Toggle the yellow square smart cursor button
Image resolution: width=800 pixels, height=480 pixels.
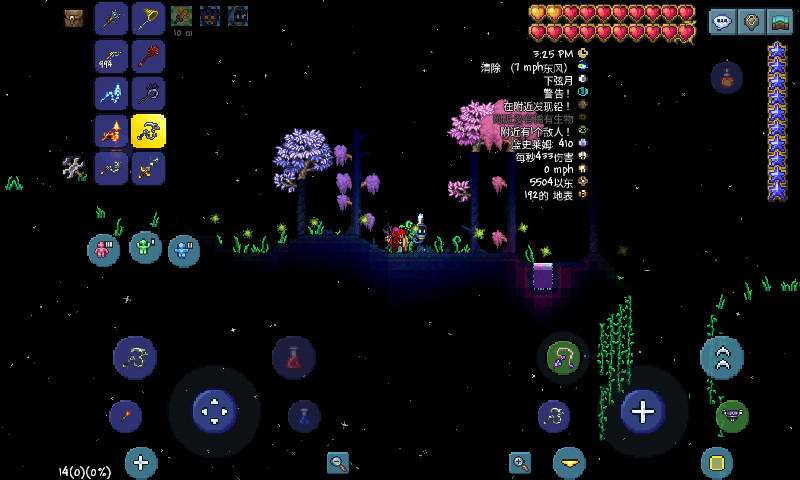pyautogui.click(x=716, y=462)
